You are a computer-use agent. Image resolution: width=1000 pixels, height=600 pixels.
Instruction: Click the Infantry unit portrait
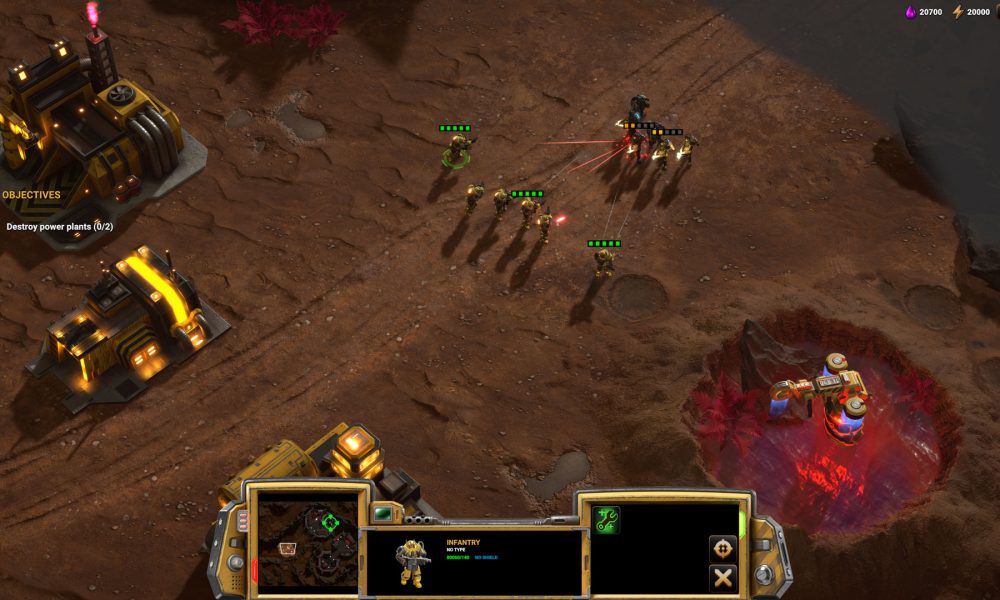click(x=411, y=562)
